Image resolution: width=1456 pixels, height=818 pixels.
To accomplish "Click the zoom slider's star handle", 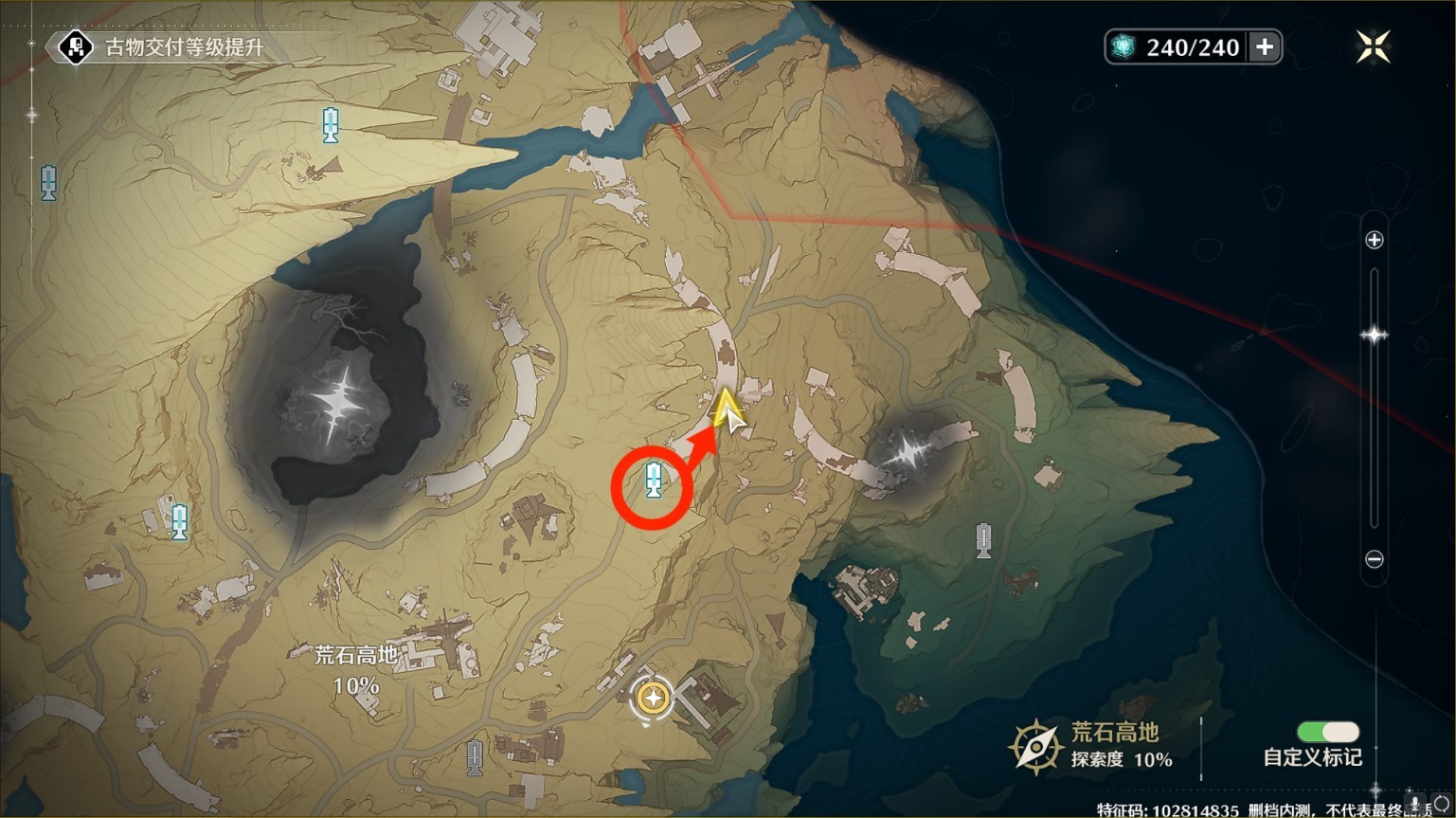I will tap(1374, 335).
